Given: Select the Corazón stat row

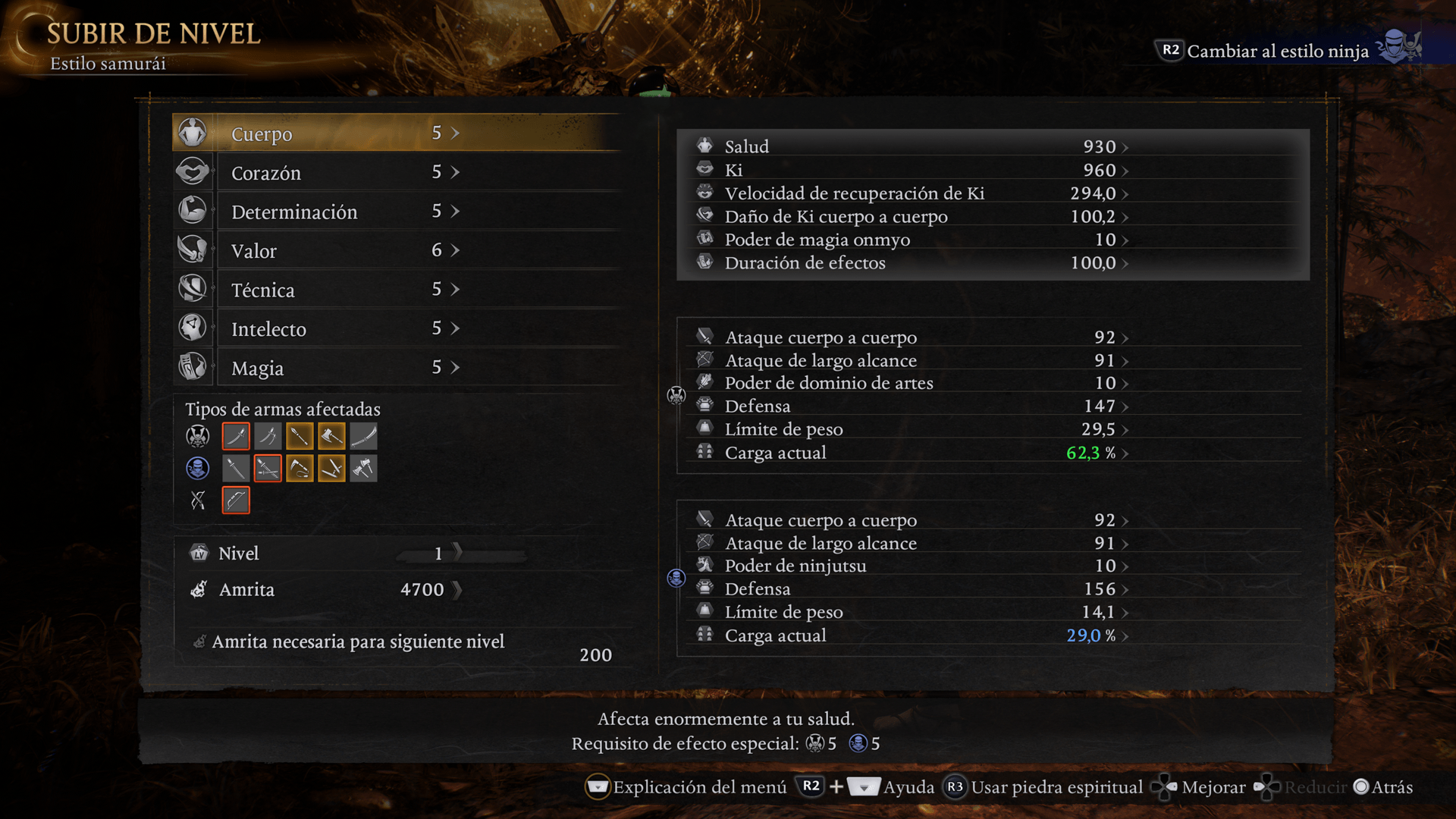Looking at the screenshot, I should click(x=394, y=173).
